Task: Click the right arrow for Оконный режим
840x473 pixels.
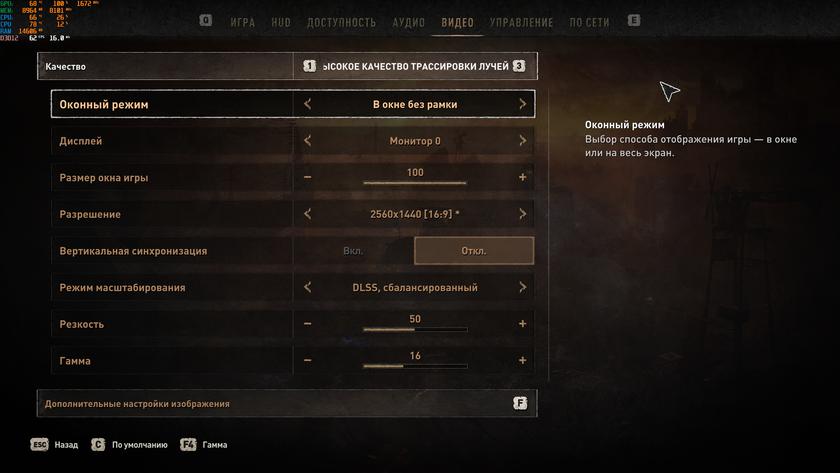Action: coord(522,104)
